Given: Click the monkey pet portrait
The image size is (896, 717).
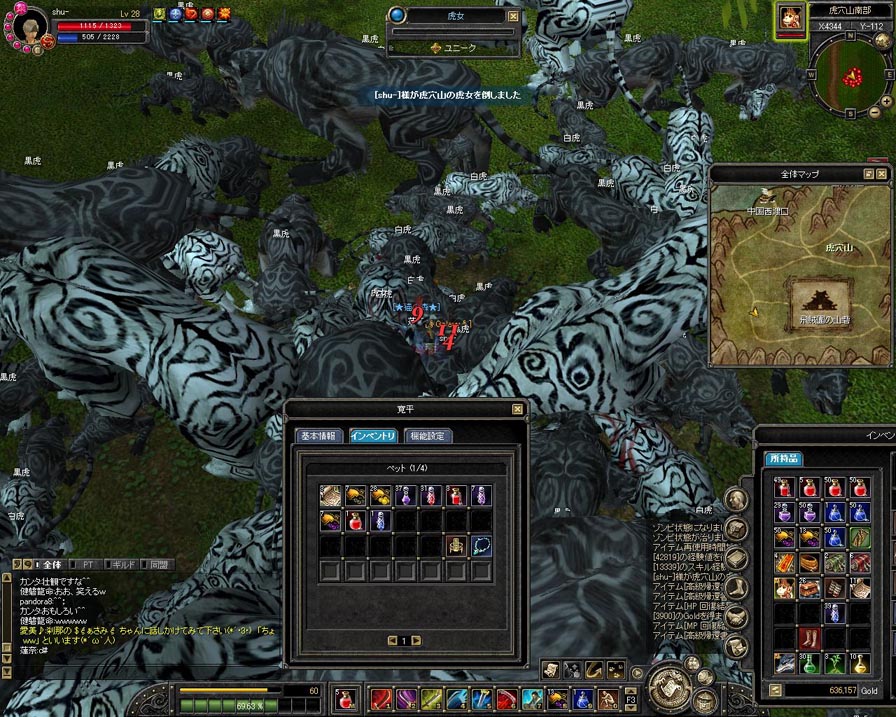Looking at the screenshot, I should (x=789, y=19).
